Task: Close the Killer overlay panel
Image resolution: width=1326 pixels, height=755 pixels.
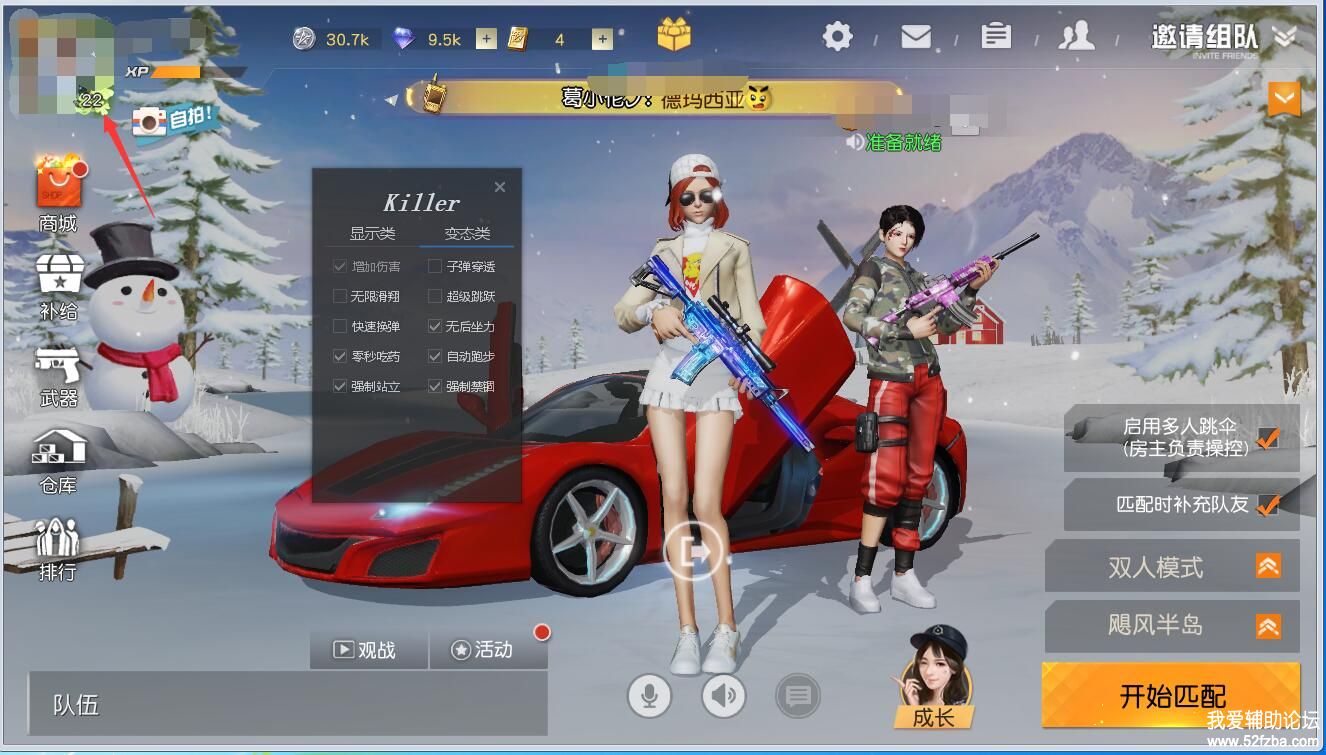Action: coord(500,187)
